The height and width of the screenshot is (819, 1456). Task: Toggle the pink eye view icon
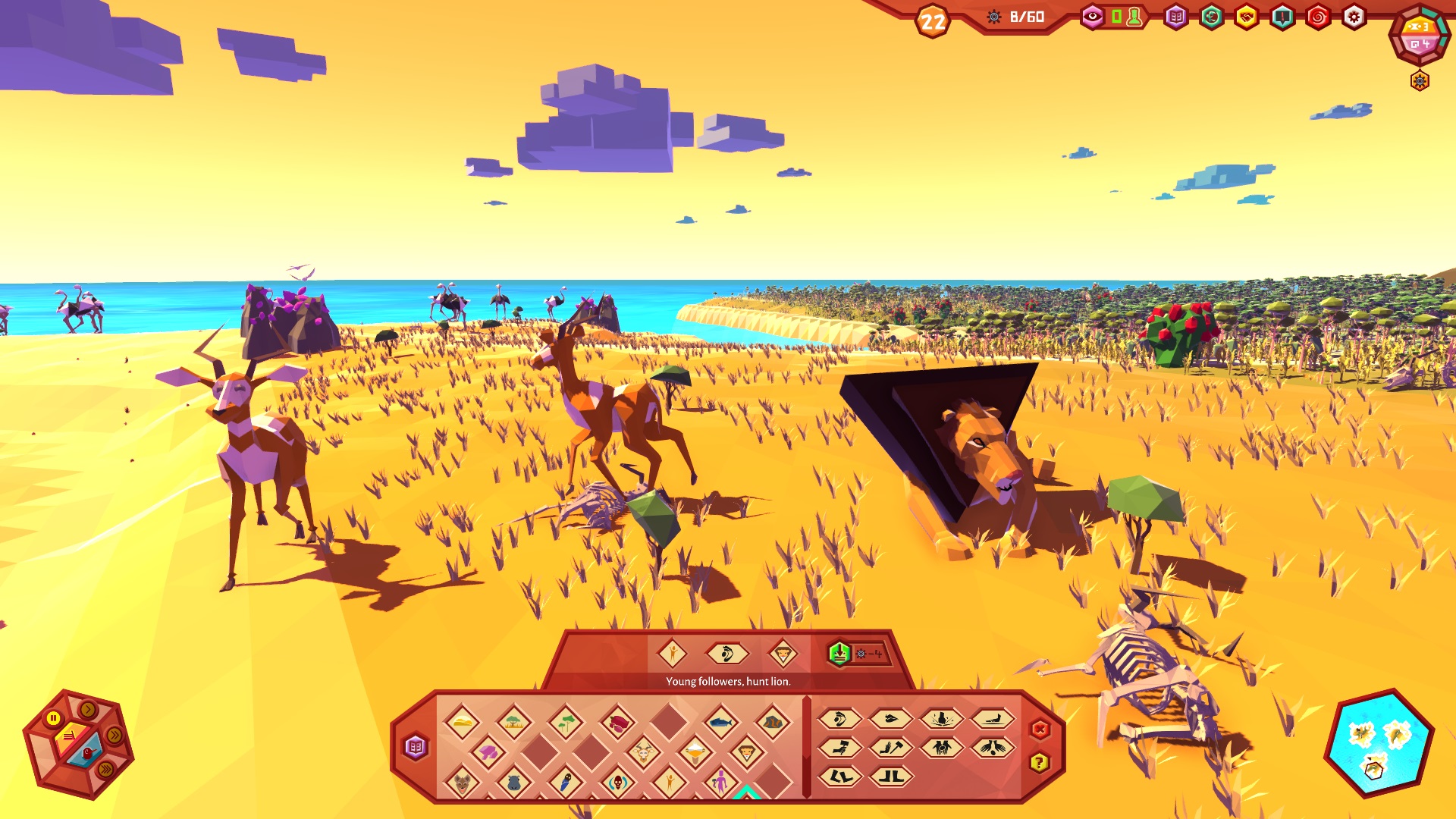pos(1092,17)
